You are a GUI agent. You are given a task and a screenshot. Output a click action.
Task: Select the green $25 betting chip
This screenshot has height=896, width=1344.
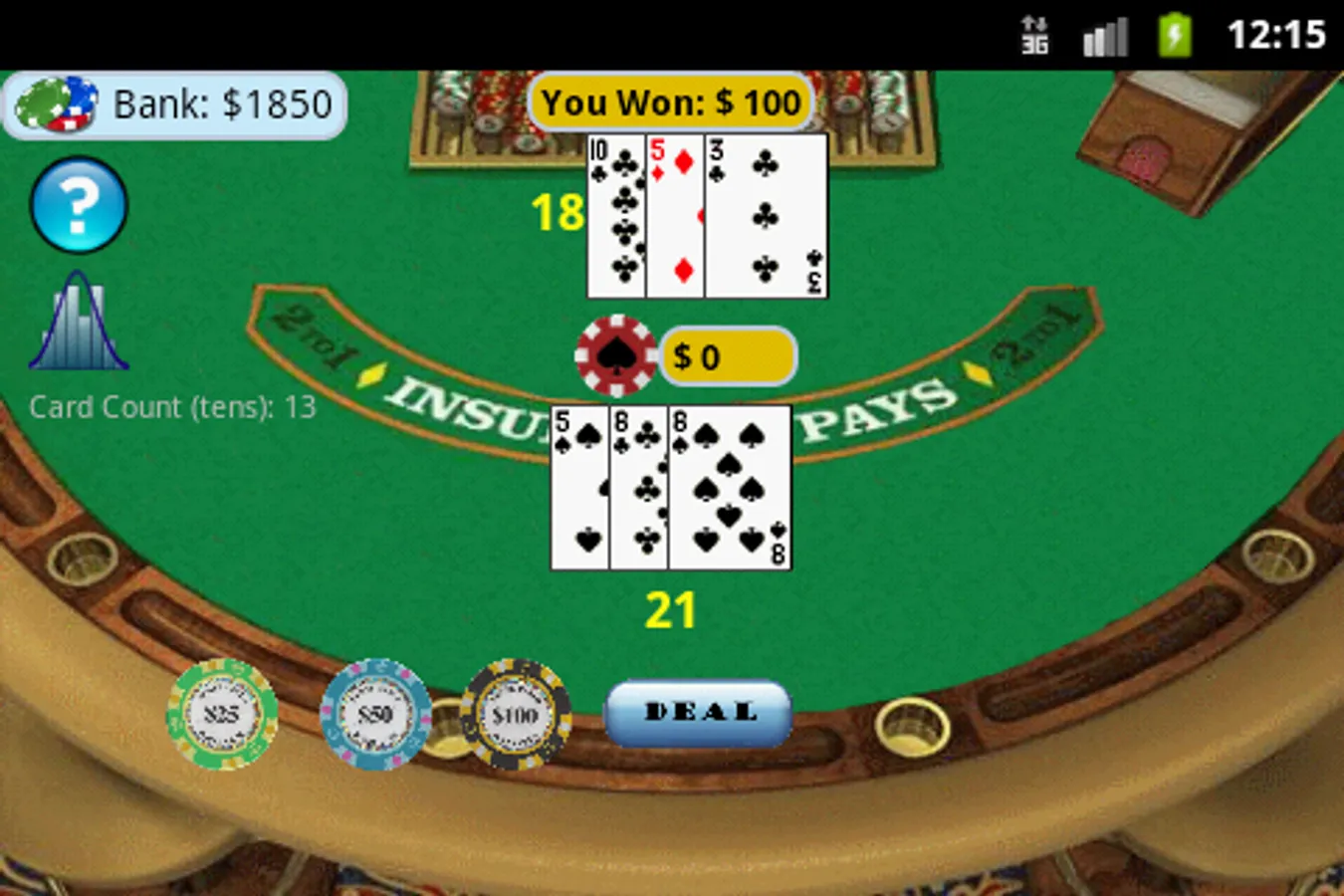click(x=219, y=715)
